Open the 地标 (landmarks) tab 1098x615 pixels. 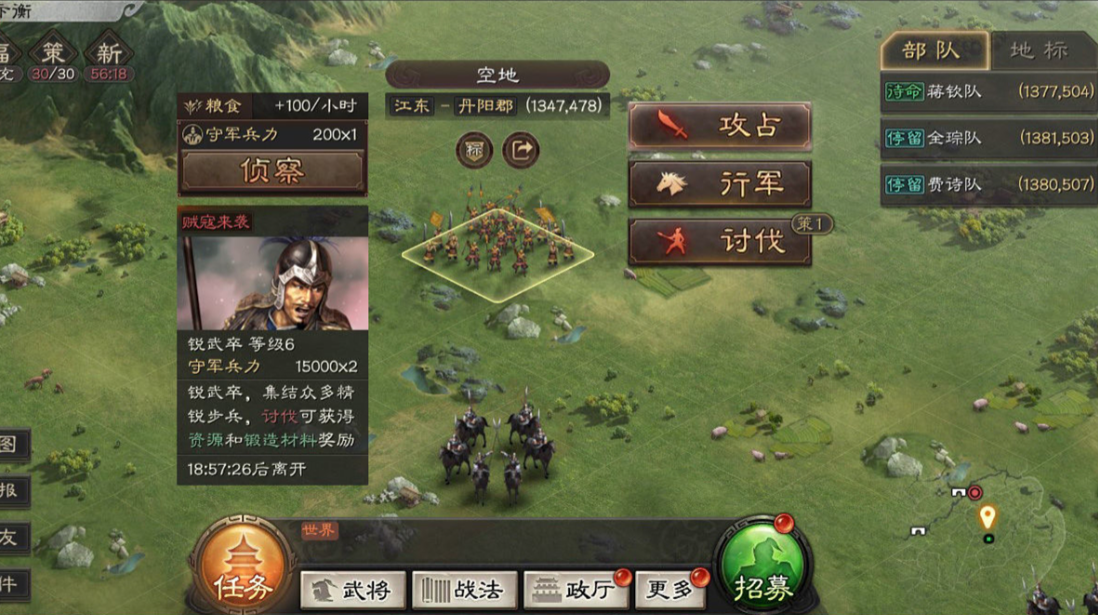click(1038, 51)
